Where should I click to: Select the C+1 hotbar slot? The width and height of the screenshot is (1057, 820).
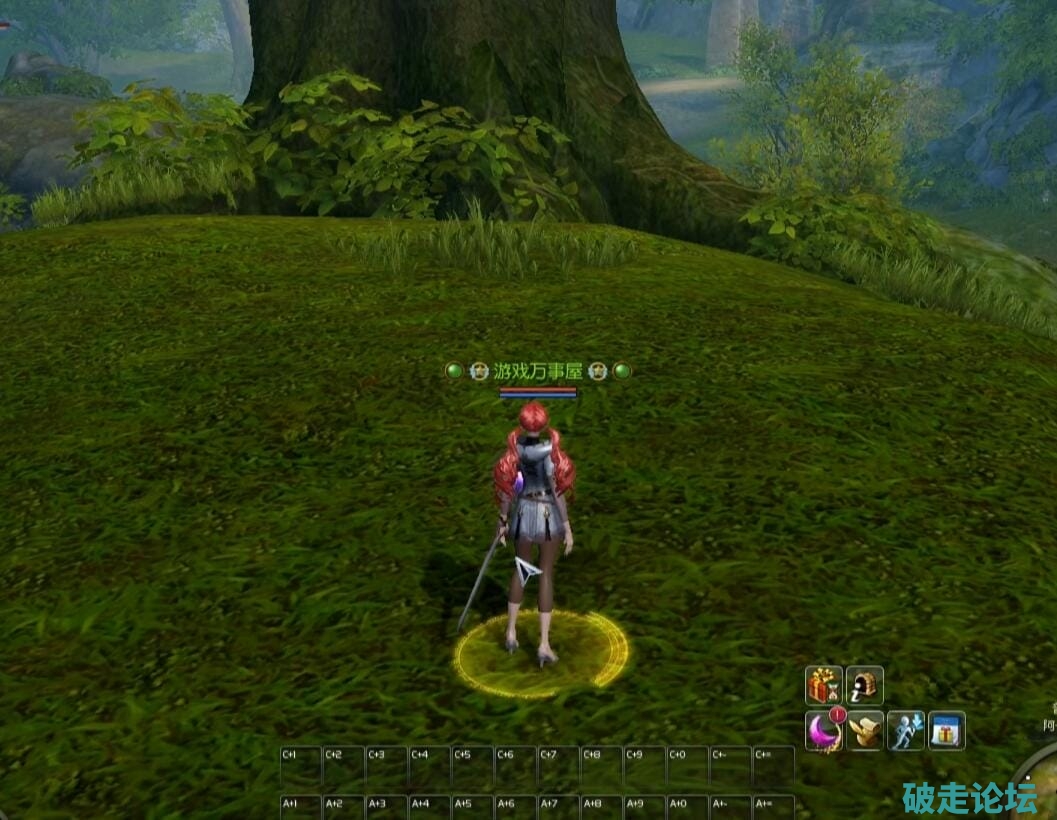(300, 767)
